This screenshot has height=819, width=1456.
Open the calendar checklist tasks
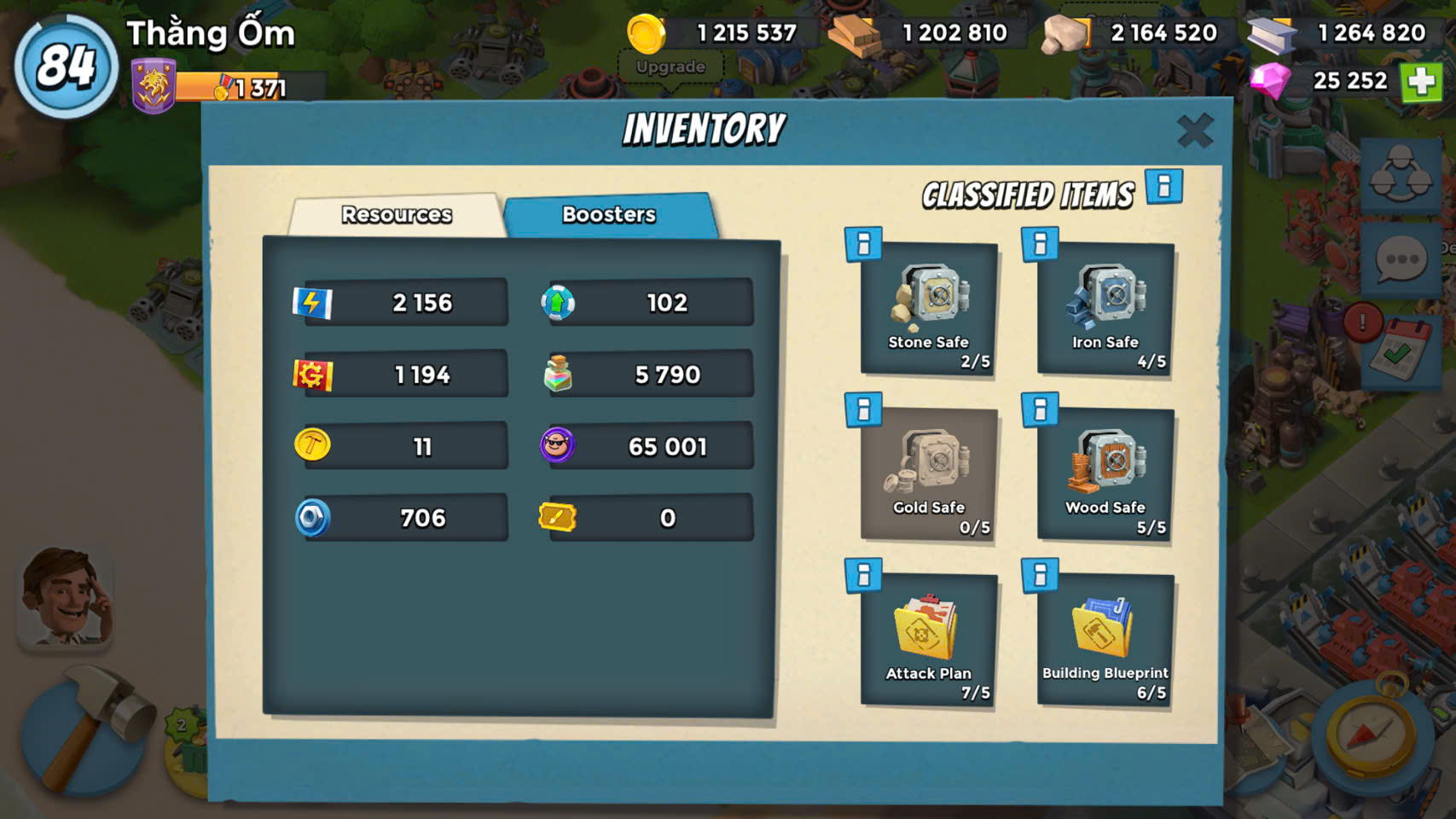coord(1399,350)
